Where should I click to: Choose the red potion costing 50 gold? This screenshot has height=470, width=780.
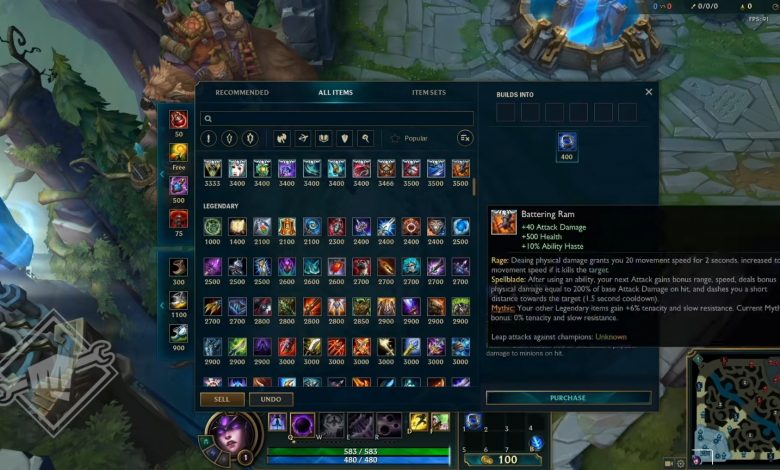(179, 119)
